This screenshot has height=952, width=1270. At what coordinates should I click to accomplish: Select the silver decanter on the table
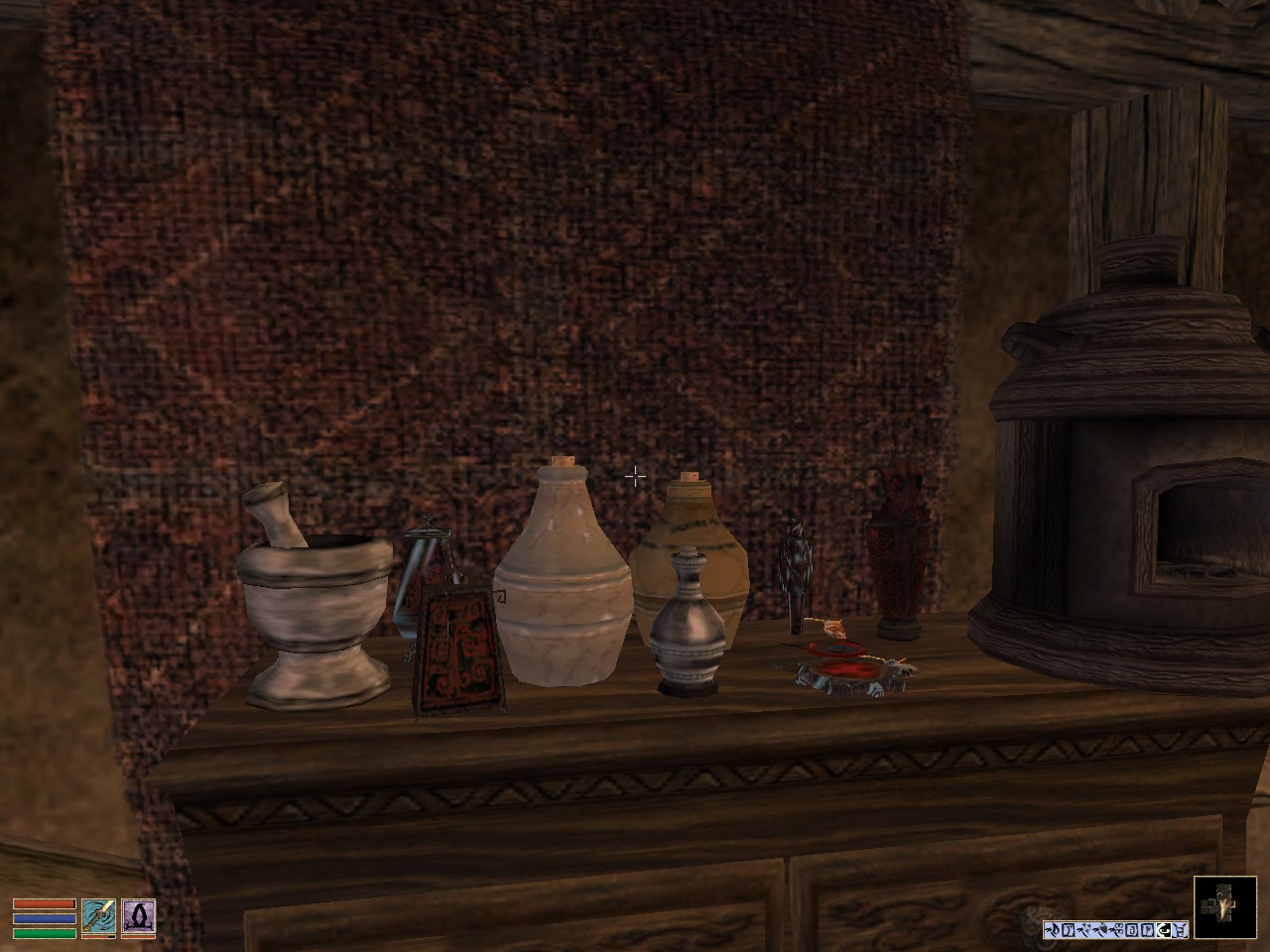tap(688, 625)
